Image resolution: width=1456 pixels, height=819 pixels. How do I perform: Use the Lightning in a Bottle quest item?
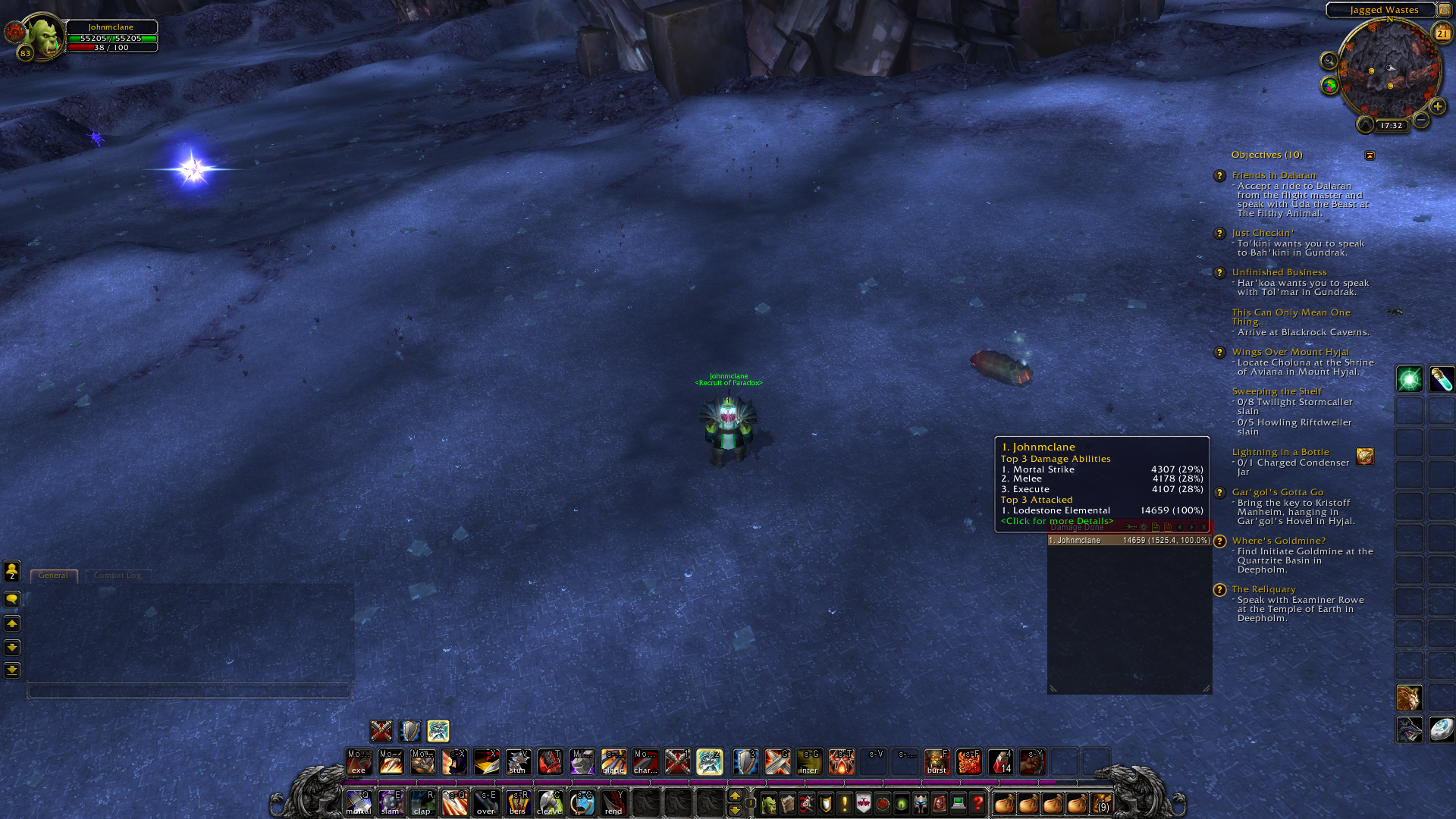(1365, 457)
